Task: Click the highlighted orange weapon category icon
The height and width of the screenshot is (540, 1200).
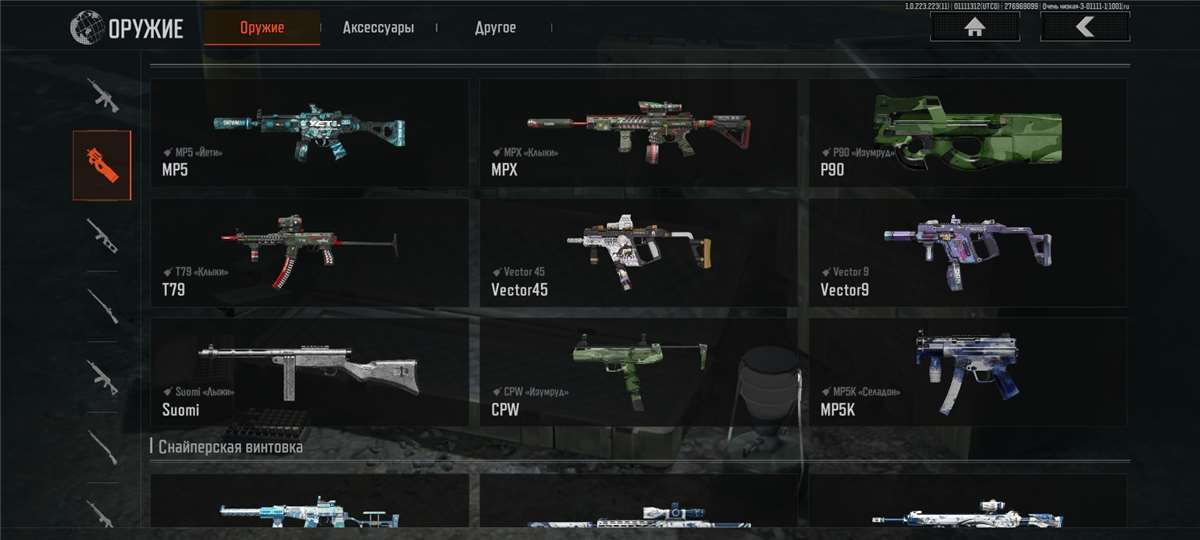Action: [x=102, y=165]
